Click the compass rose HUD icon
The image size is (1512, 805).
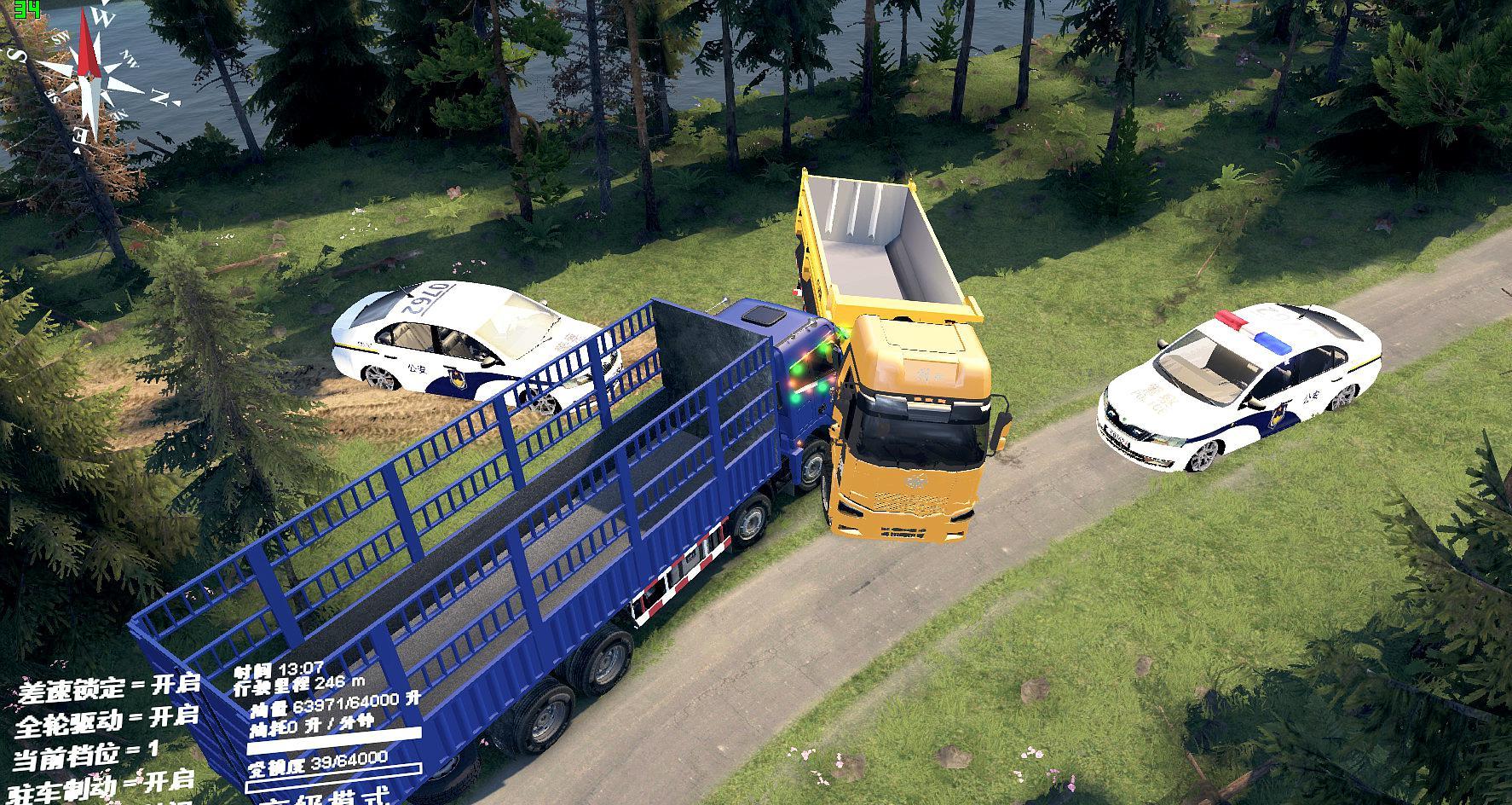(90, 72)
